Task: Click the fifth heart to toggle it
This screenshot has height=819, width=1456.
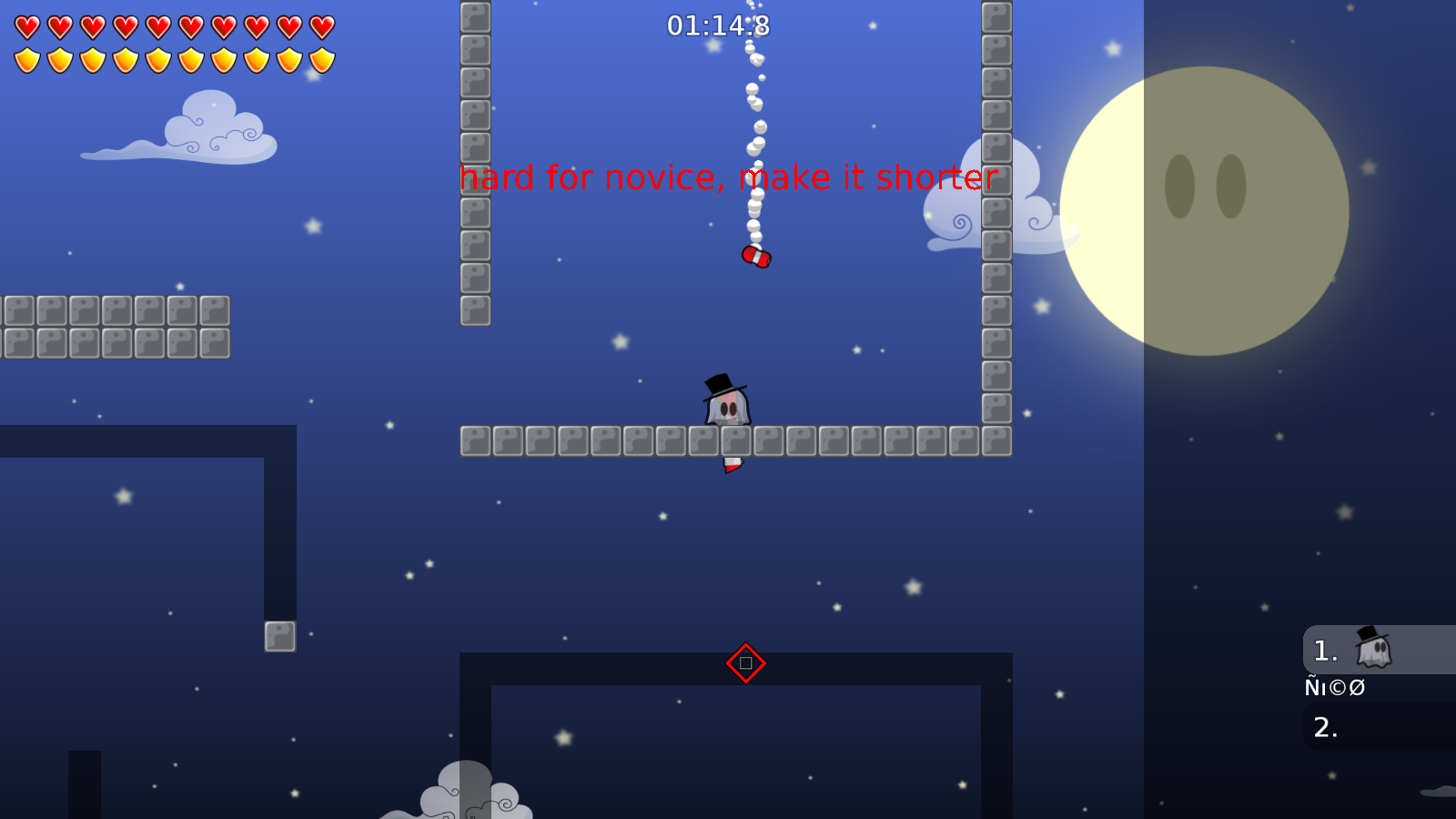Action: 158,25
